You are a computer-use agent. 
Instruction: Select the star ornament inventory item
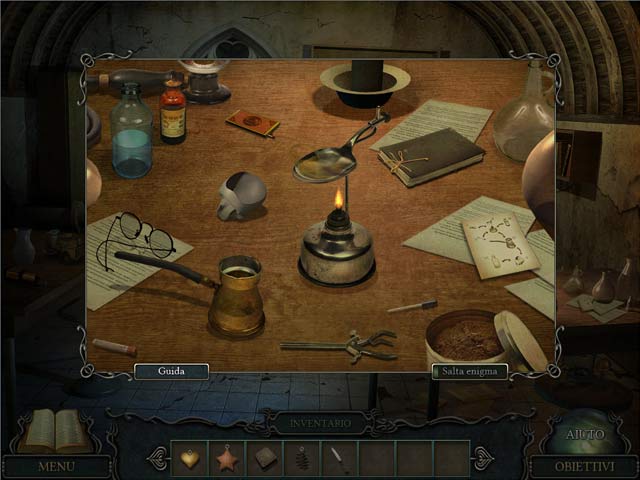click(227, 458)
